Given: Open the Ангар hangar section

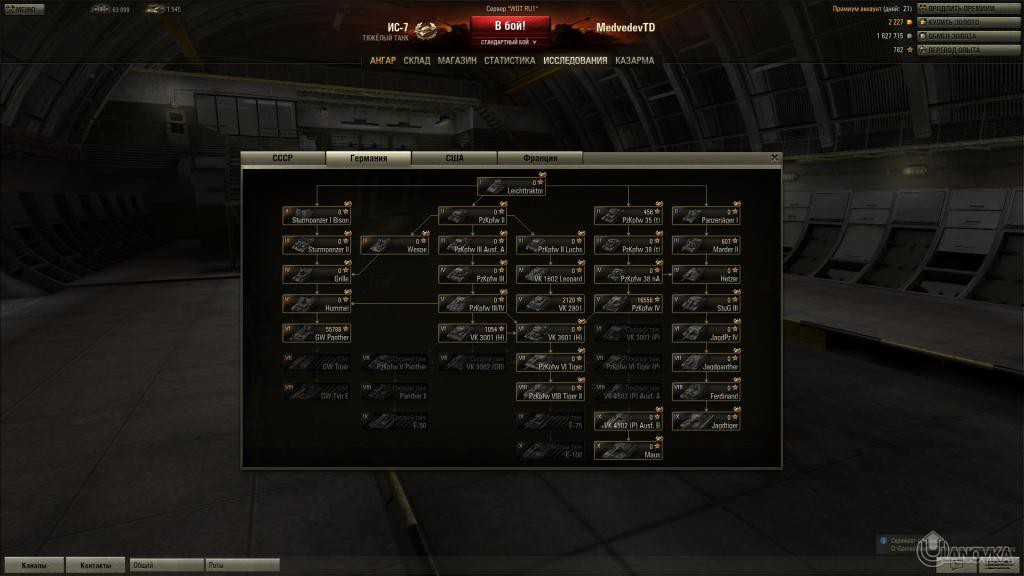Looking at the screenshot, I should [383, 60].
